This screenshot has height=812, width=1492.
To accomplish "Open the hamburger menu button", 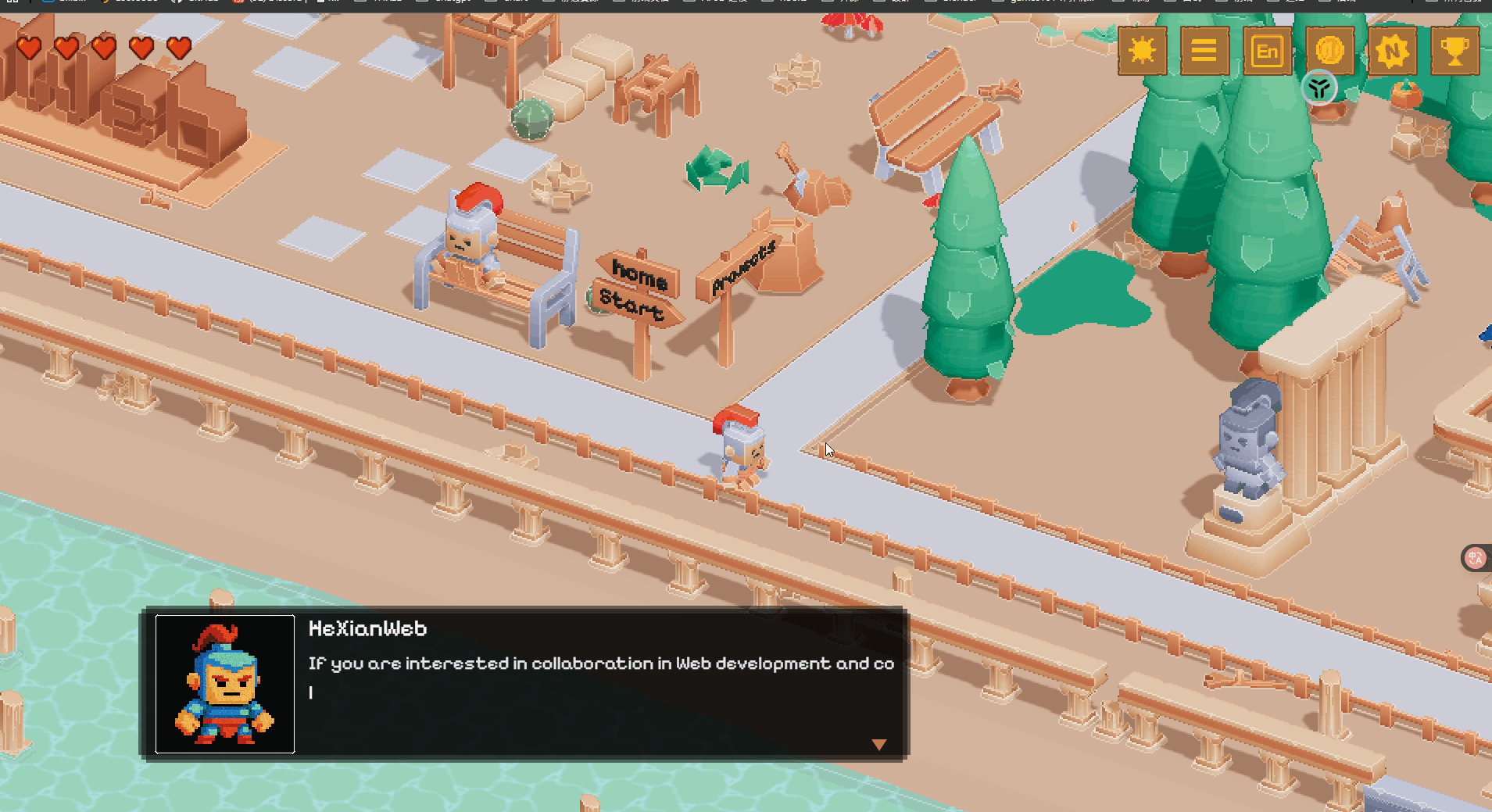I will tap(1204, 52).
